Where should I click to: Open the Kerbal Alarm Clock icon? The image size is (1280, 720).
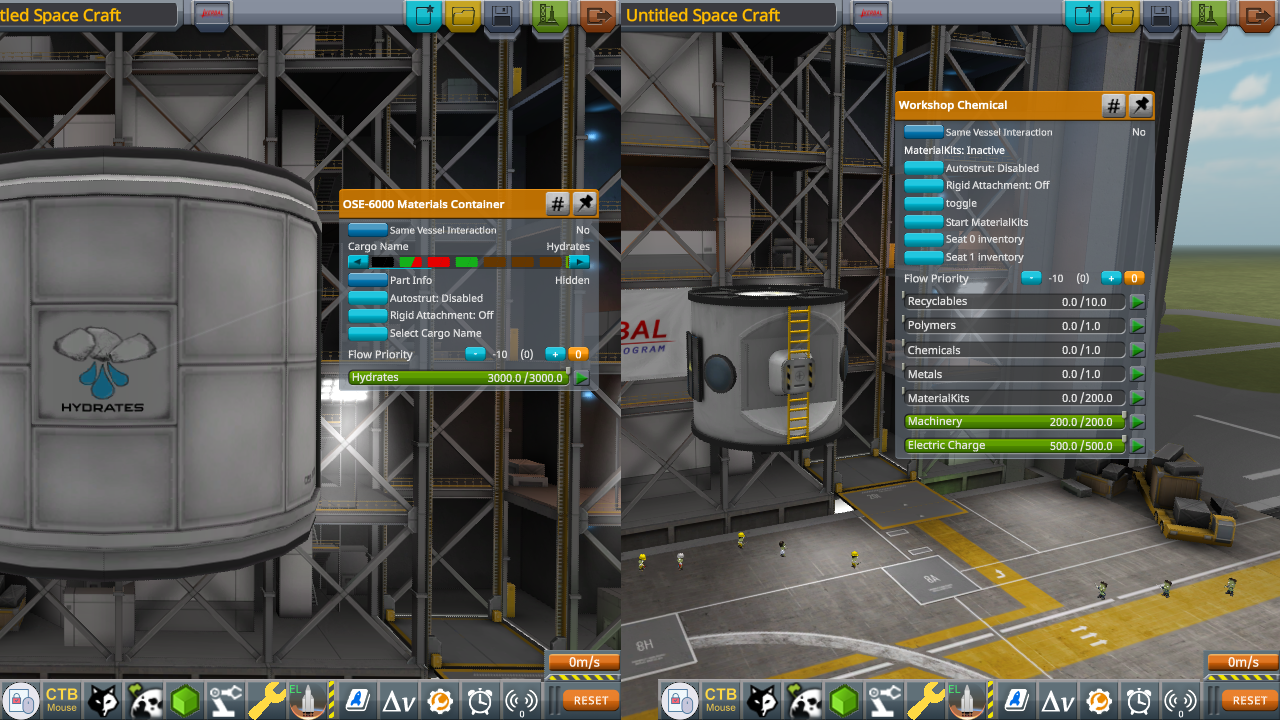click(478, 699)
